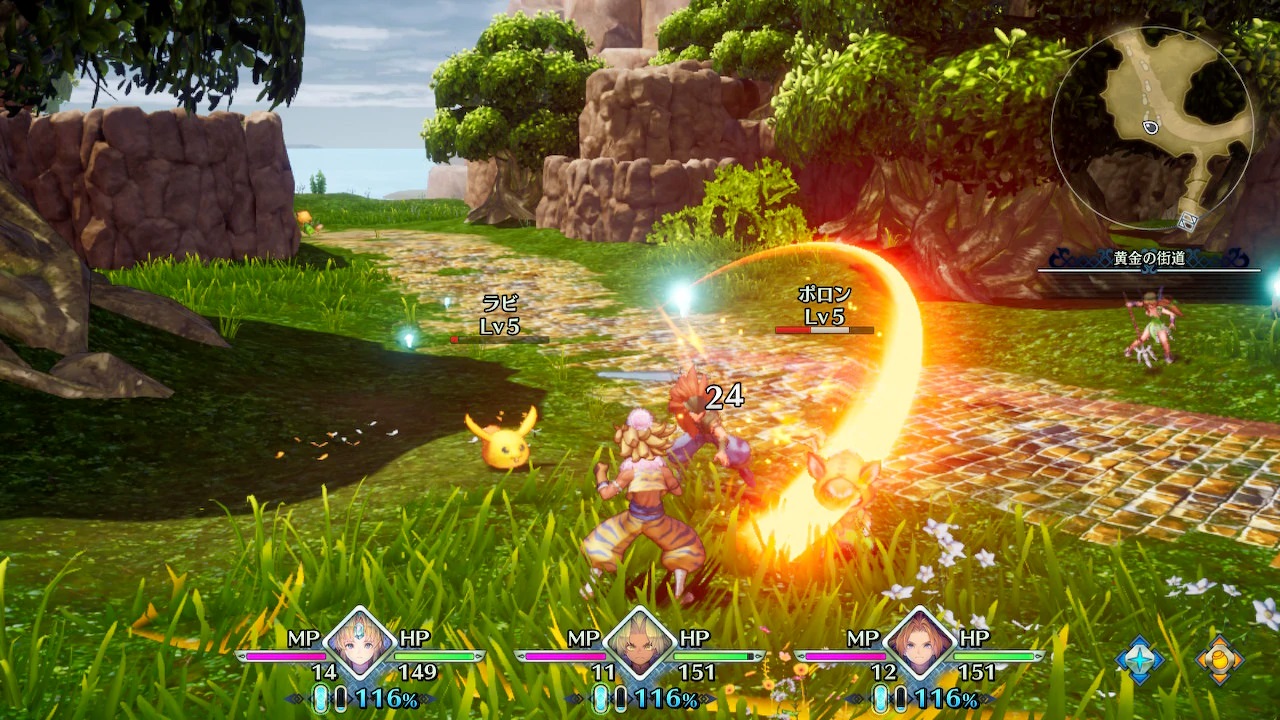
Task: Open the blue star shortcut icon
Action: coord(1140,661)
